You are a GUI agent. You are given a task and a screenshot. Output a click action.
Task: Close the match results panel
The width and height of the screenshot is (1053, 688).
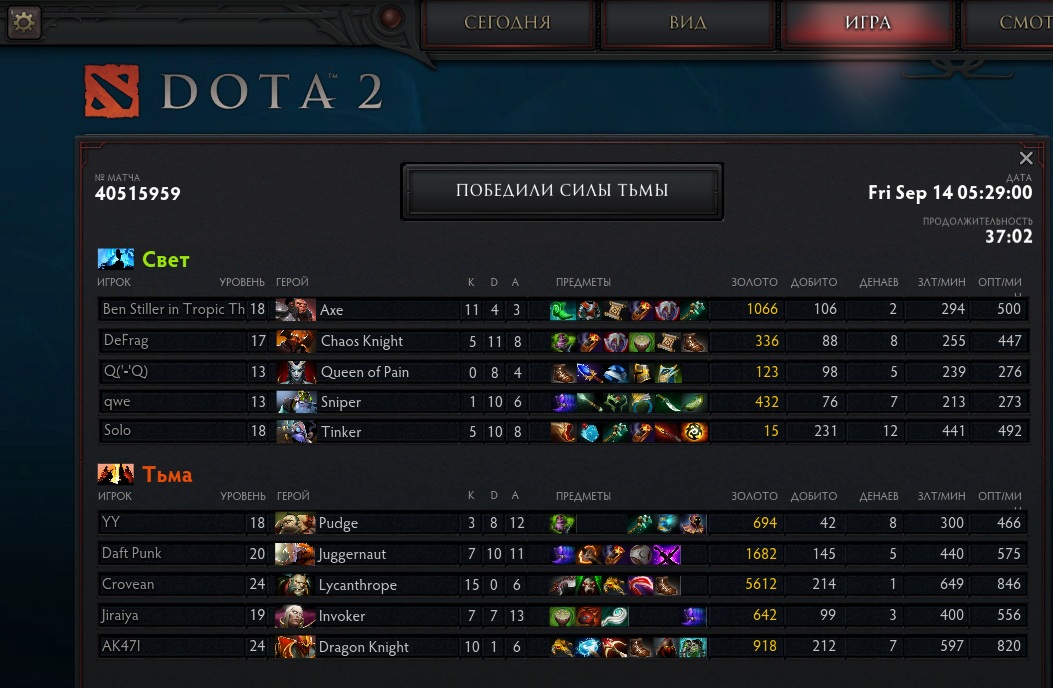(1025, 158)
